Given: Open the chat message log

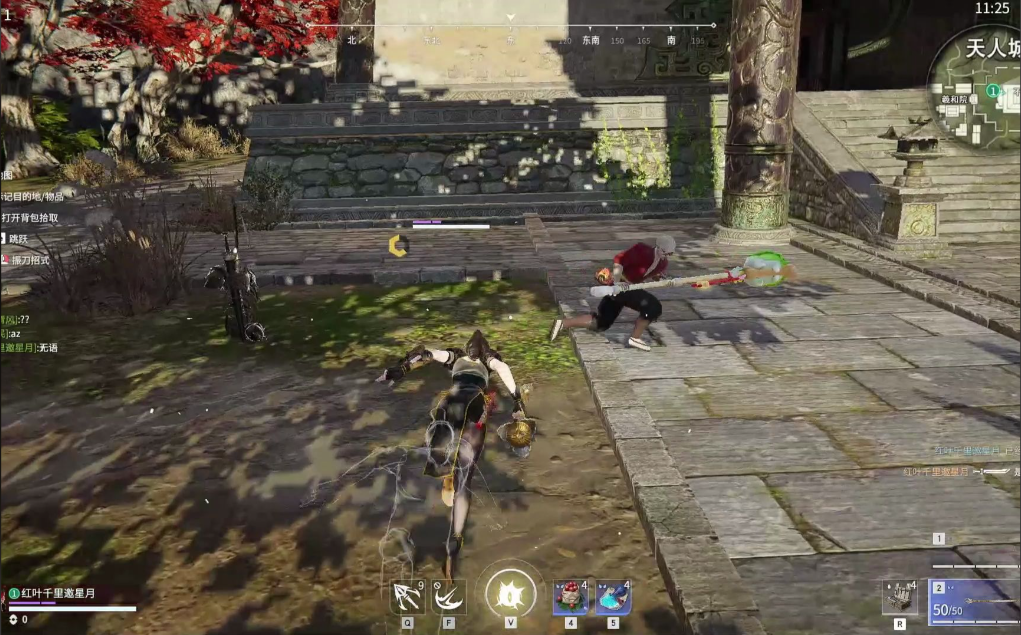Looking at the screenshot, I should (x=30, y=330).
